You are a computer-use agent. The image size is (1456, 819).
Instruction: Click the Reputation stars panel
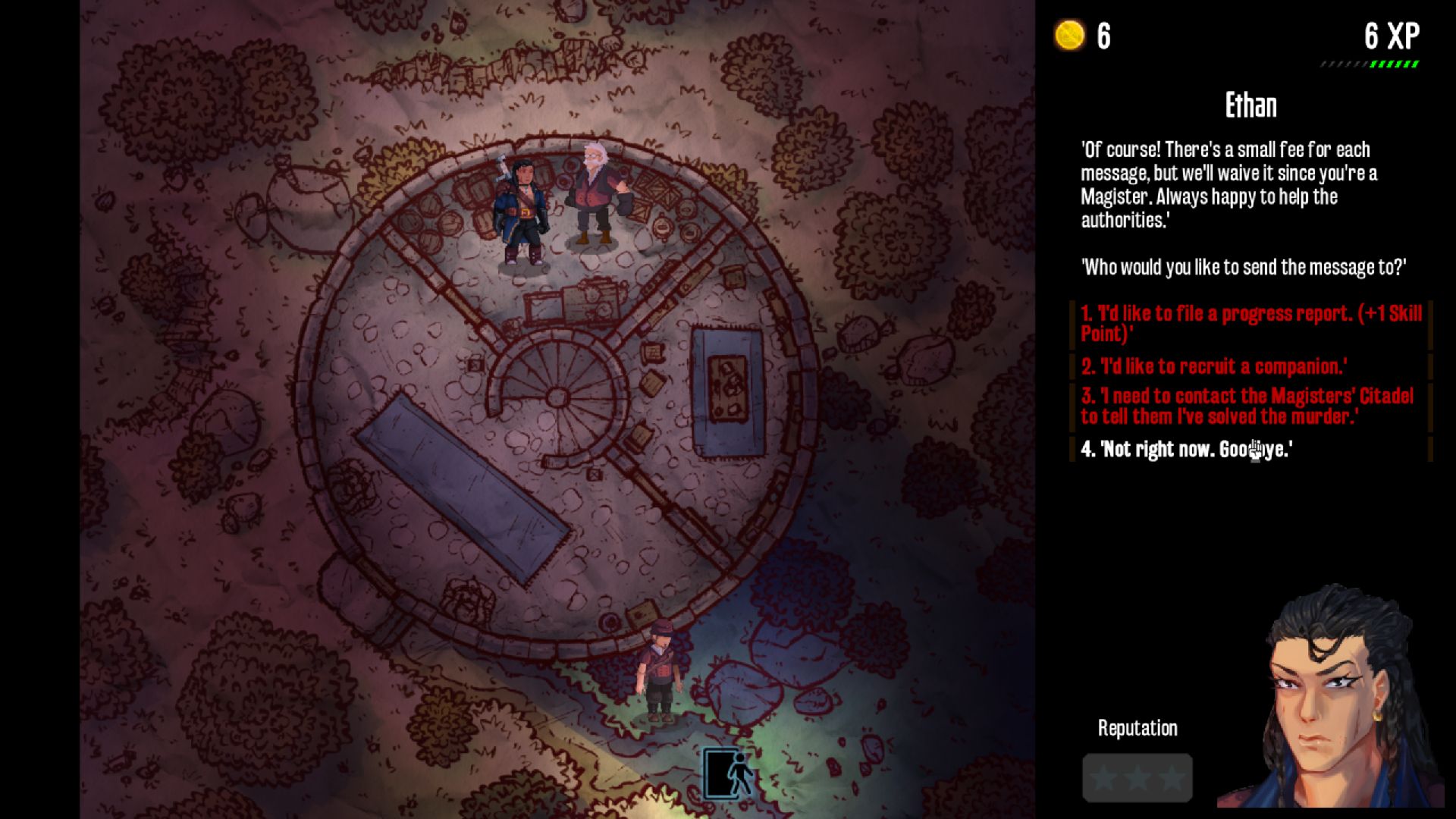click(1137, 777)
